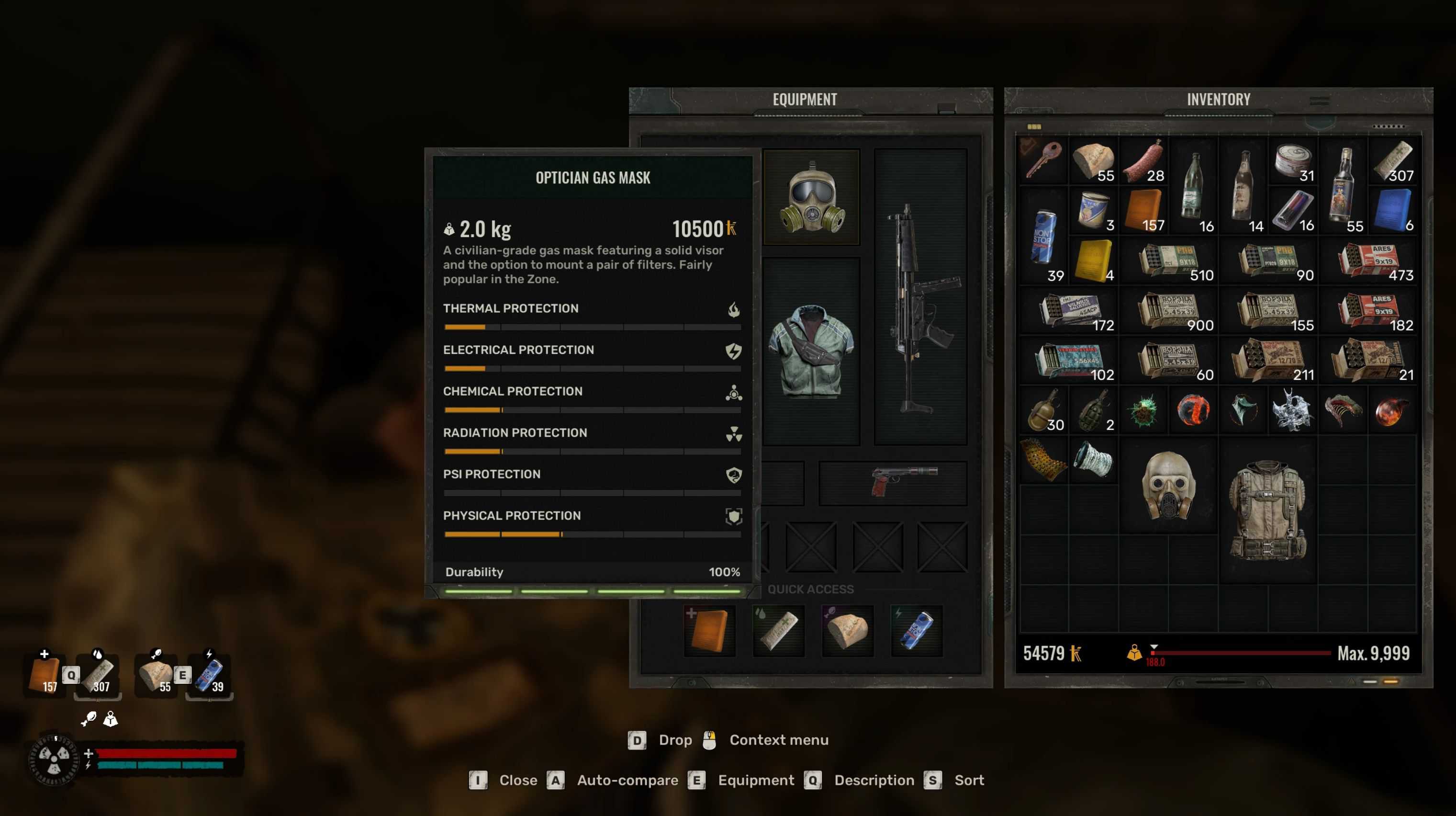Image resolution: width=1456 pixels, height=816 pixels.
Task: Select the equipped jacket armor slot
Action: 812,351
